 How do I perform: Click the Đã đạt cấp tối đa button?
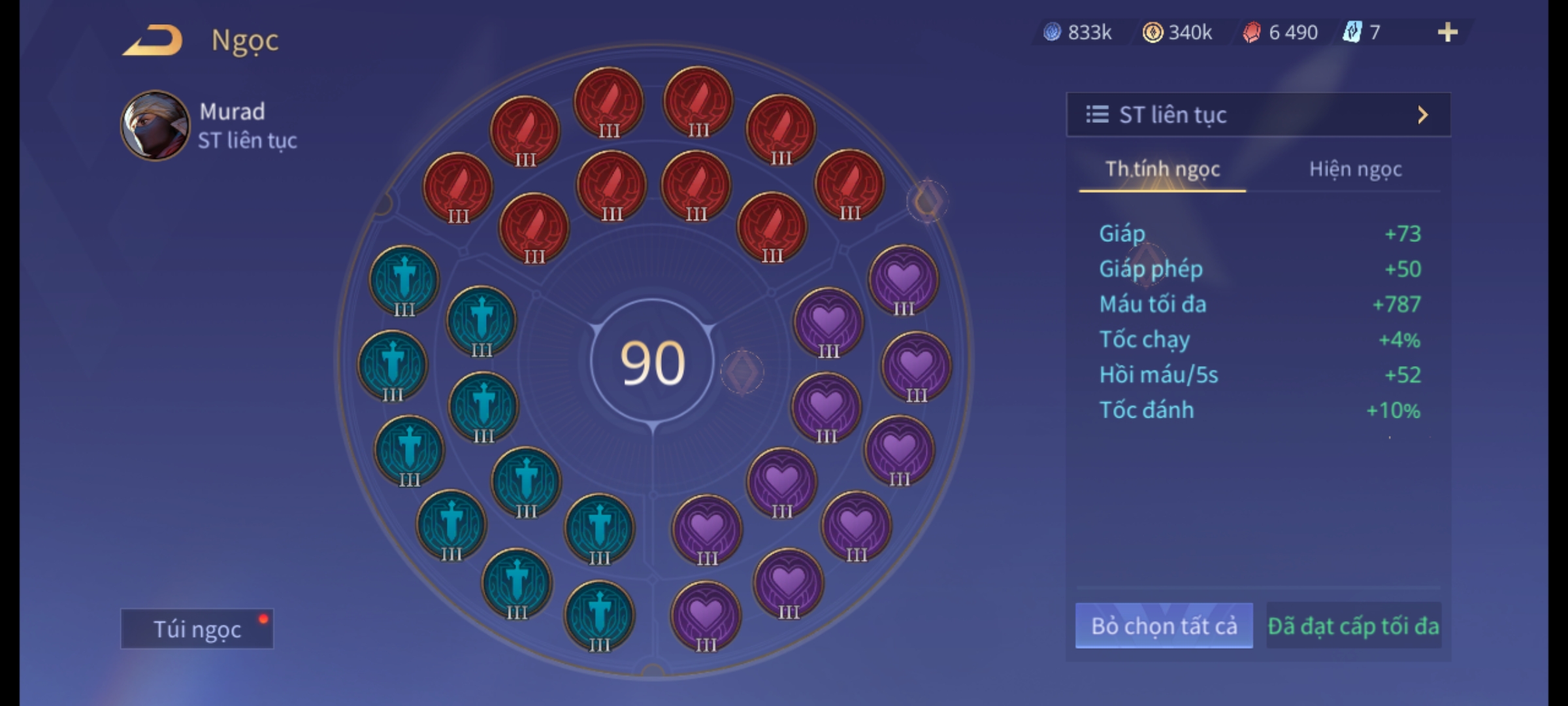[x=1353, y=626]
